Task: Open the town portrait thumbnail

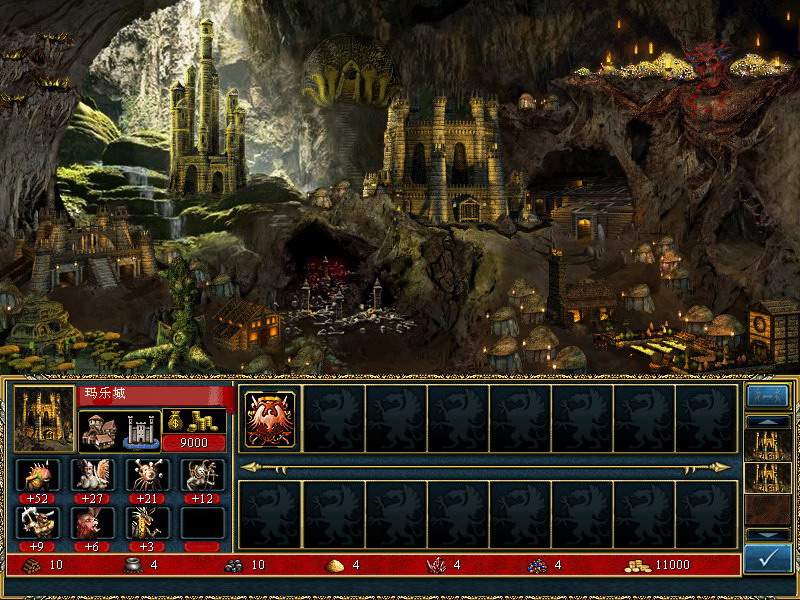Action: [x=44, y=419]
